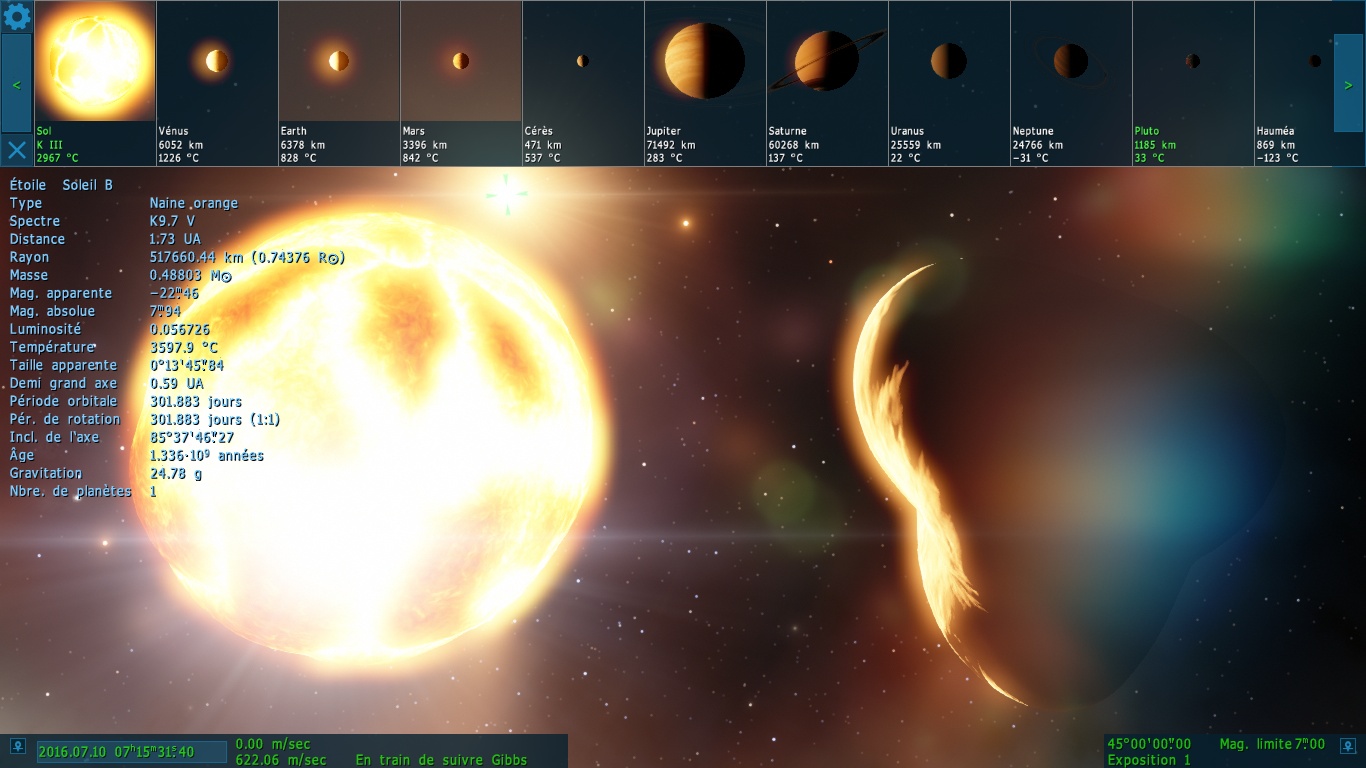Advance planet list with the right arrow
The image size is (1366, 768).
[1348, 84]
